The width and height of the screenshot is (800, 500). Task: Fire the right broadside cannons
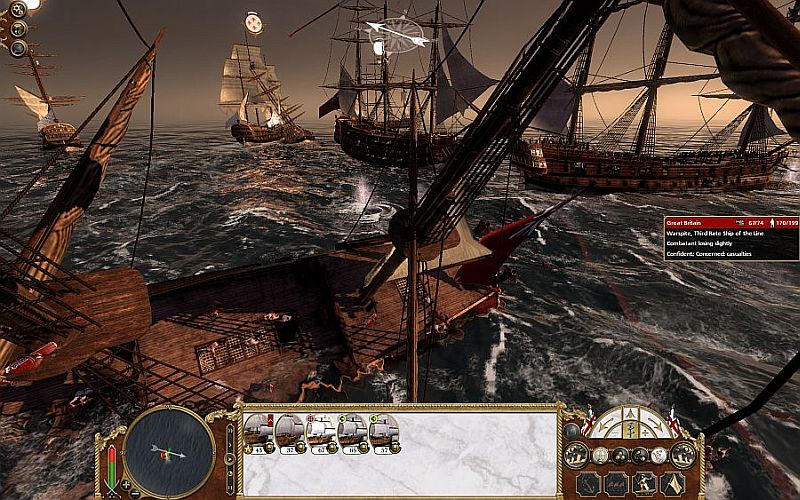[x=685, y=455]
